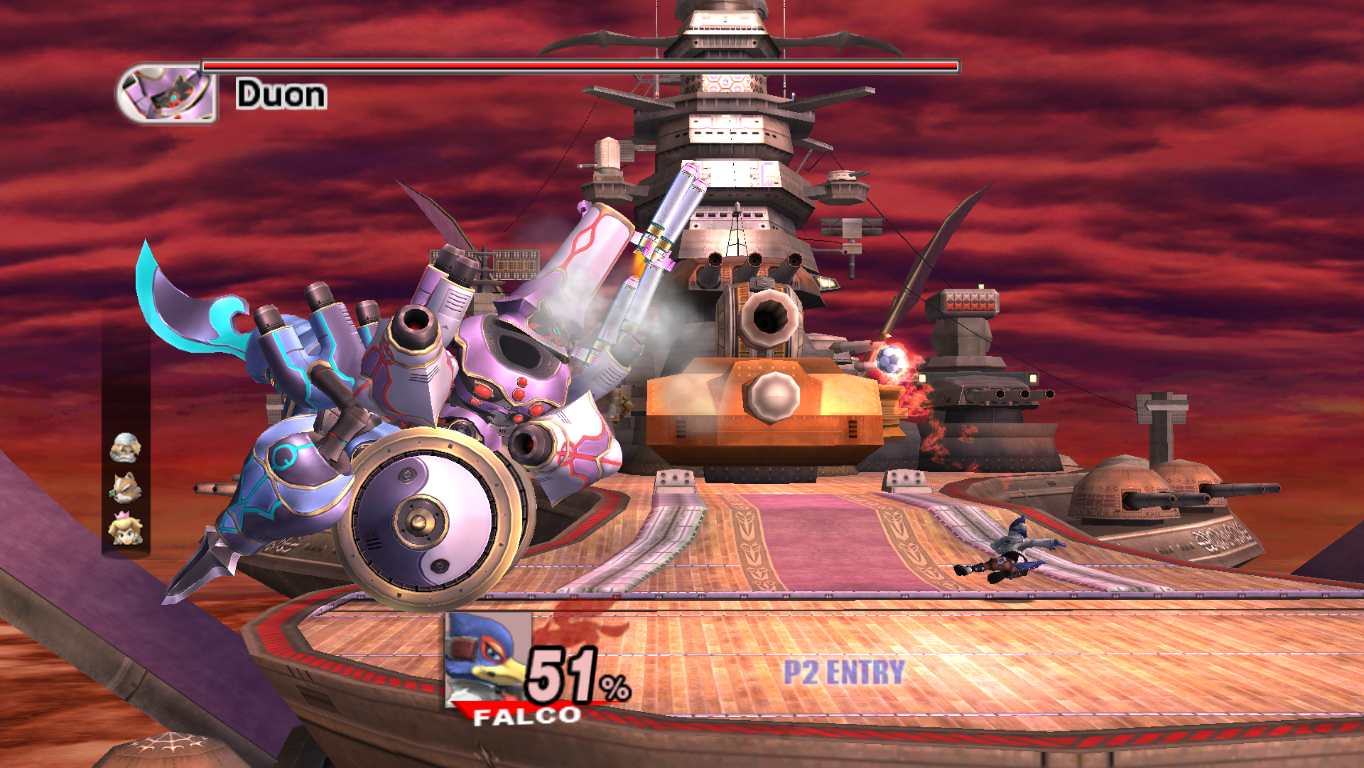Click the P2 ENTRY label

point(843,672)
